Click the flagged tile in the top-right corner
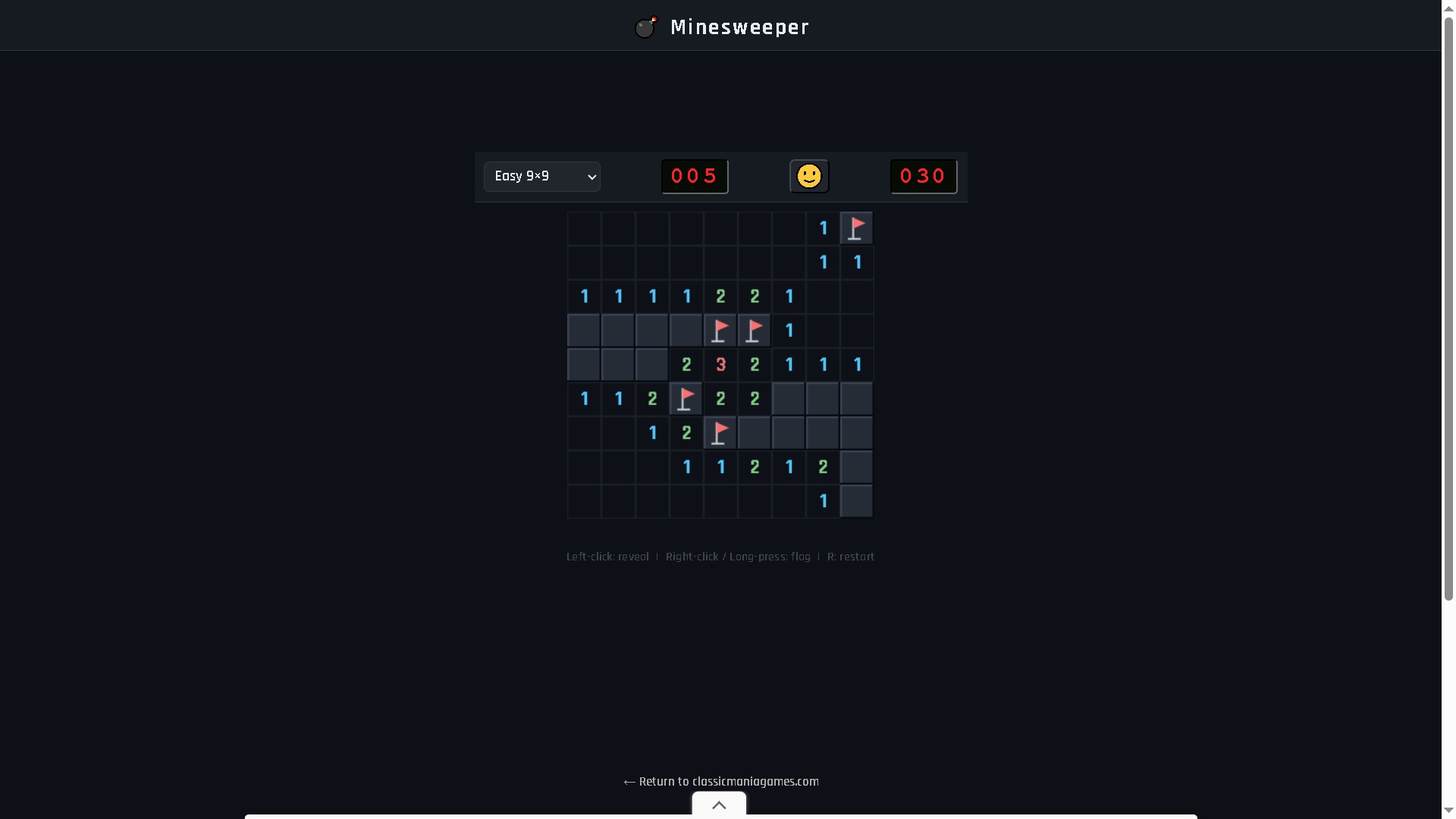Viewport: 1456px width, 819px height. click(857, 228)
